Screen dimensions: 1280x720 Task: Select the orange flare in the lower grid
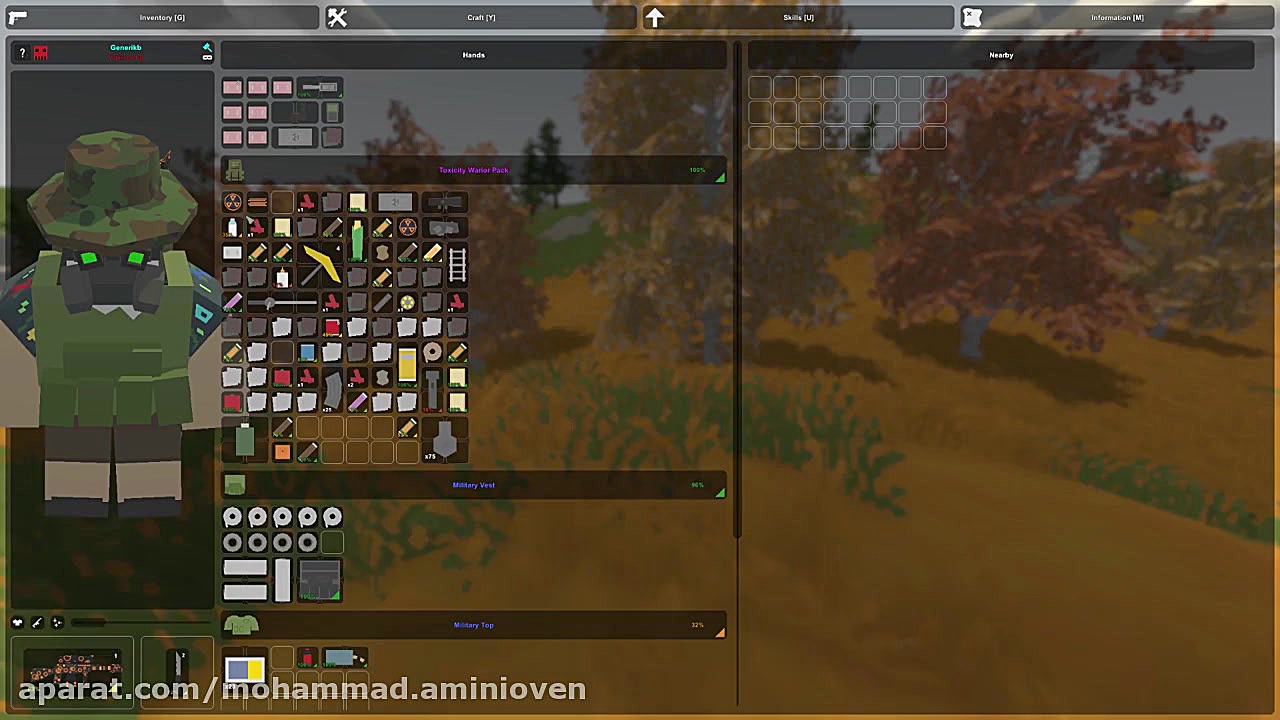tap(281, 451)
